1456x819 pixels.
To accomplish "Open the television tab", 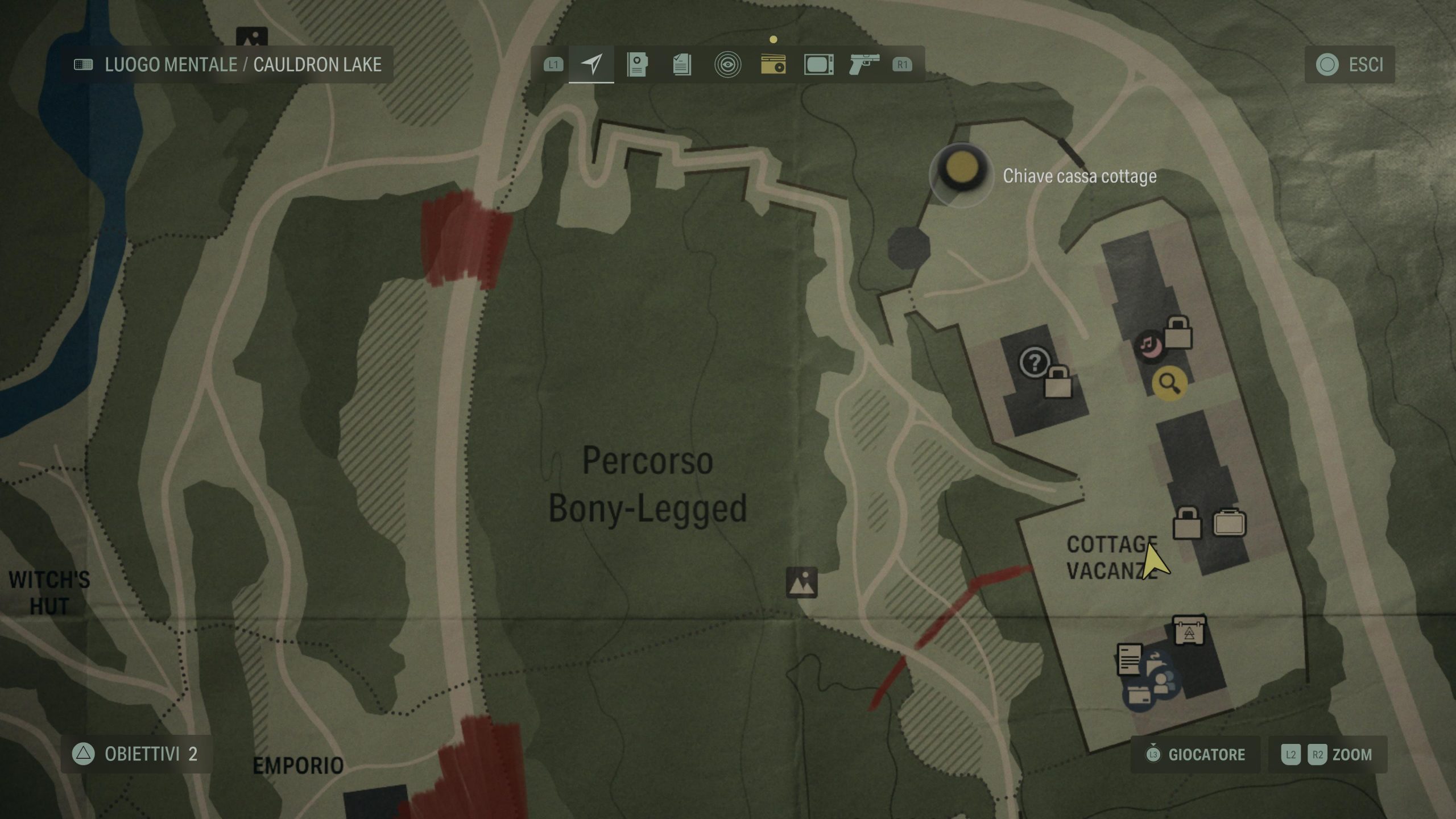I will coord(818,64).
